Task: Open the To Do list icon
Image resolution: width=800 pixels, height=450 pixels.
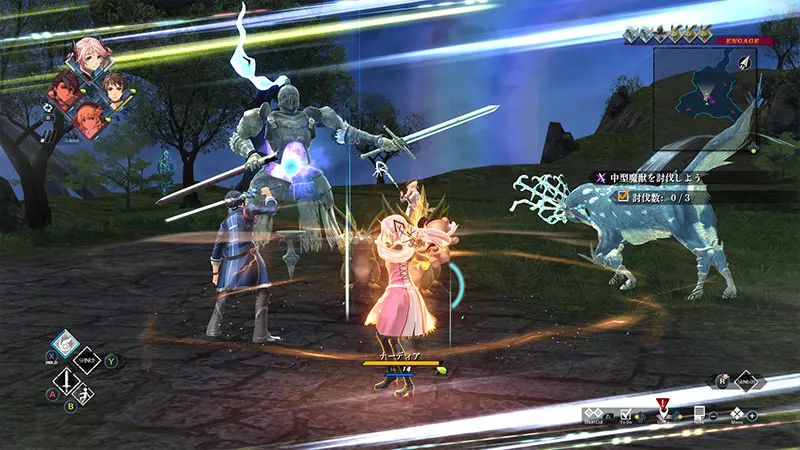Action: (x=625, y=414)
